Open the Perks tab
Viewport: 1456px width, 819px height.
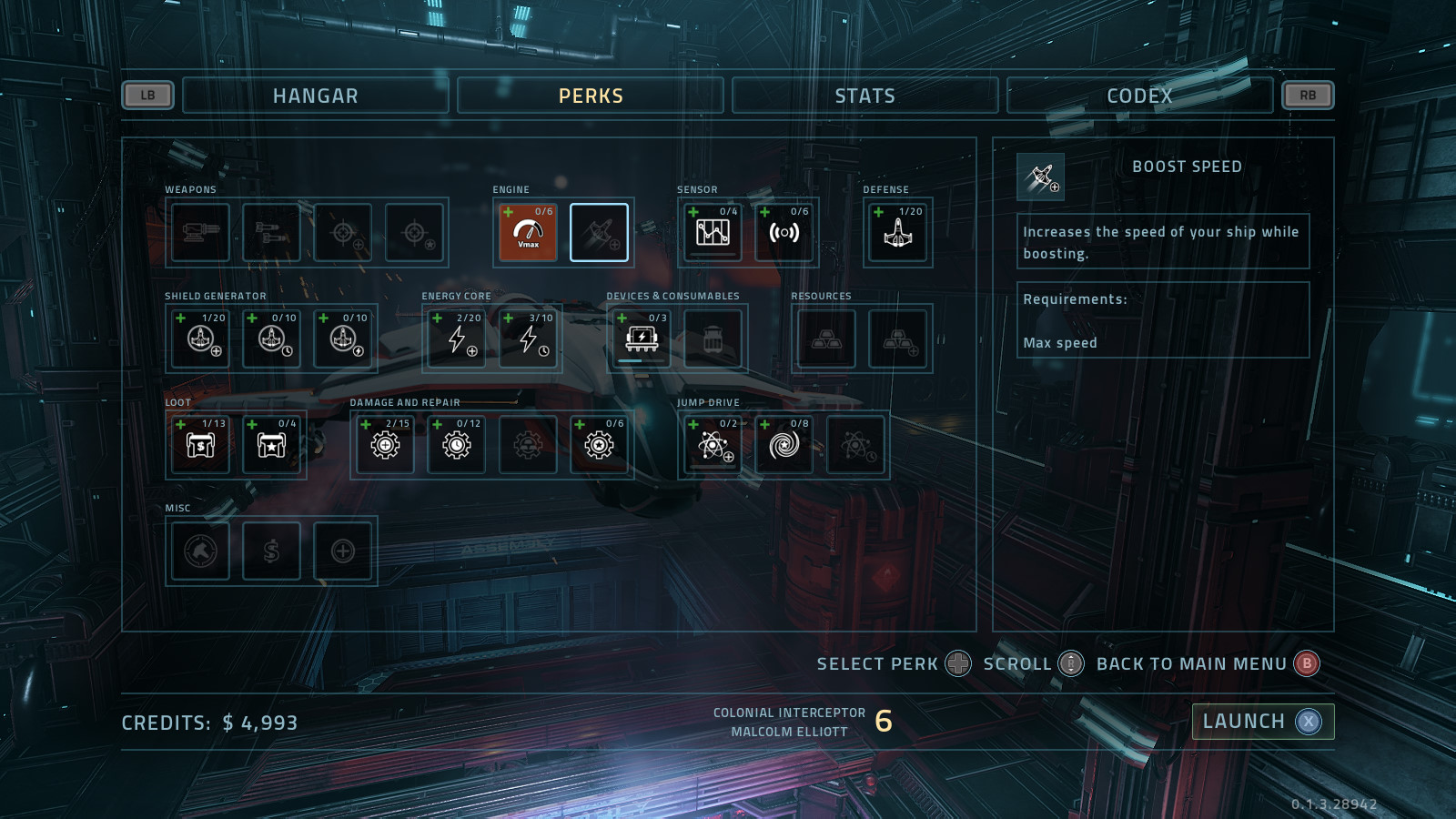[x=591, y=96]
